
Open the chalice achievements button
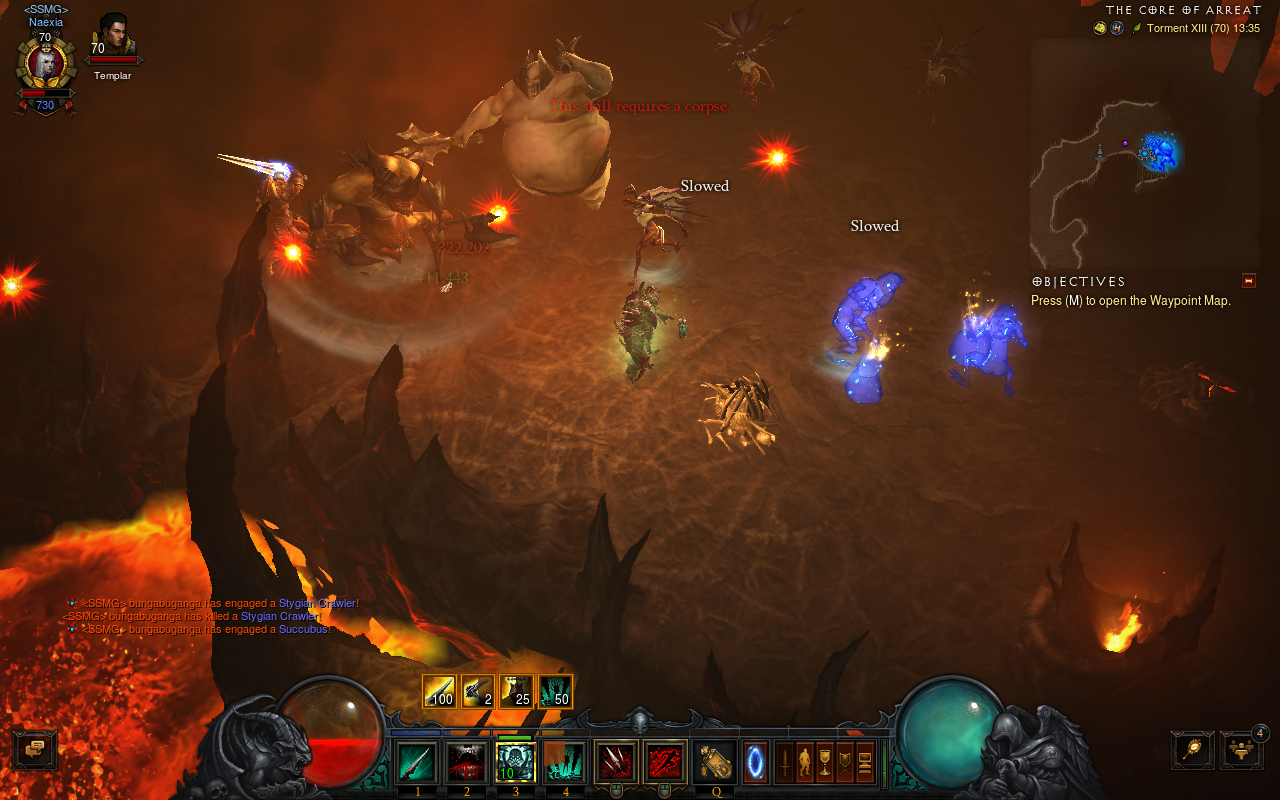(825, 762)
